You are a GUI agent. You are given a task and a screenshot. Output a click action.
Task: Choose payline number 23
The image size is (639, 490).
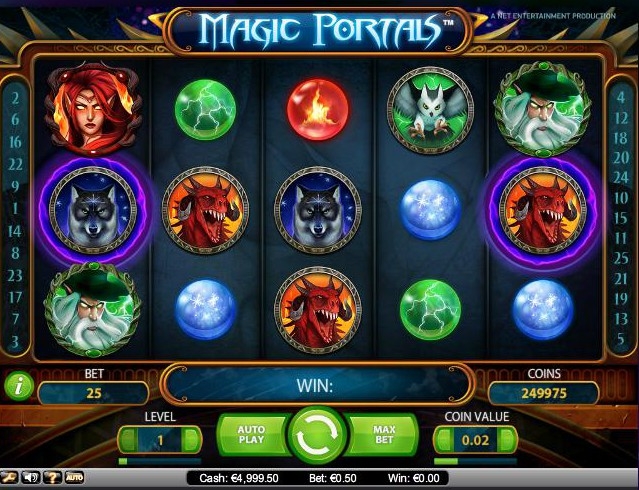(15, 275)
